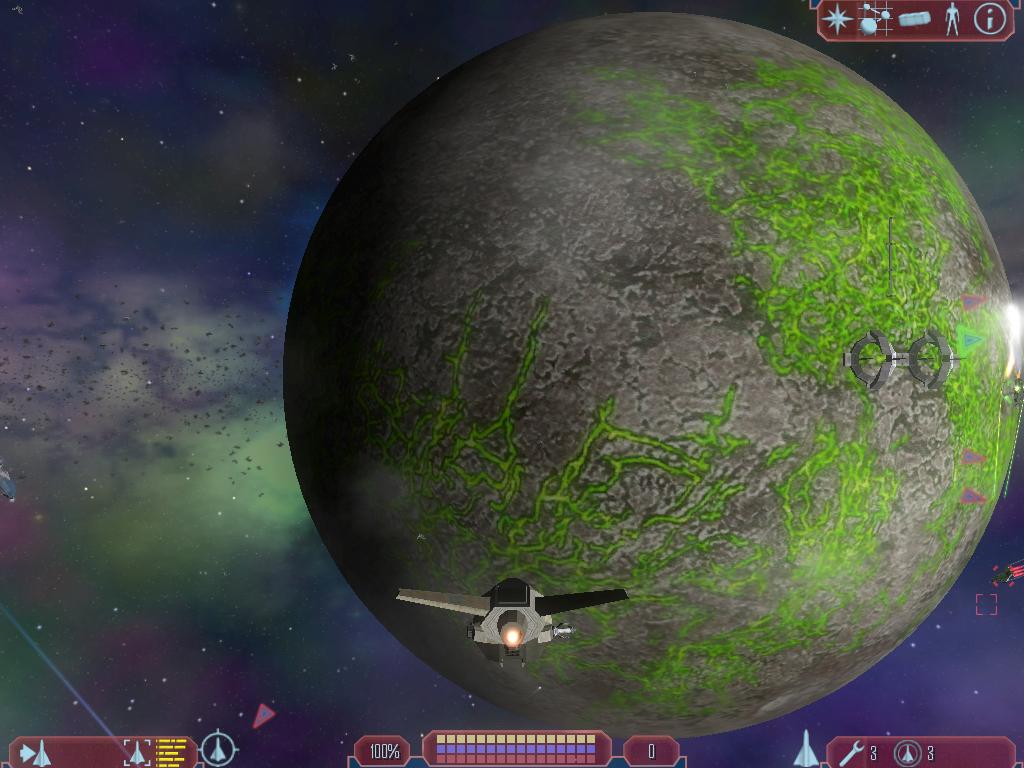Open the system map with linked planets
The image size is (1024, 768).
(x=876, y=19)
